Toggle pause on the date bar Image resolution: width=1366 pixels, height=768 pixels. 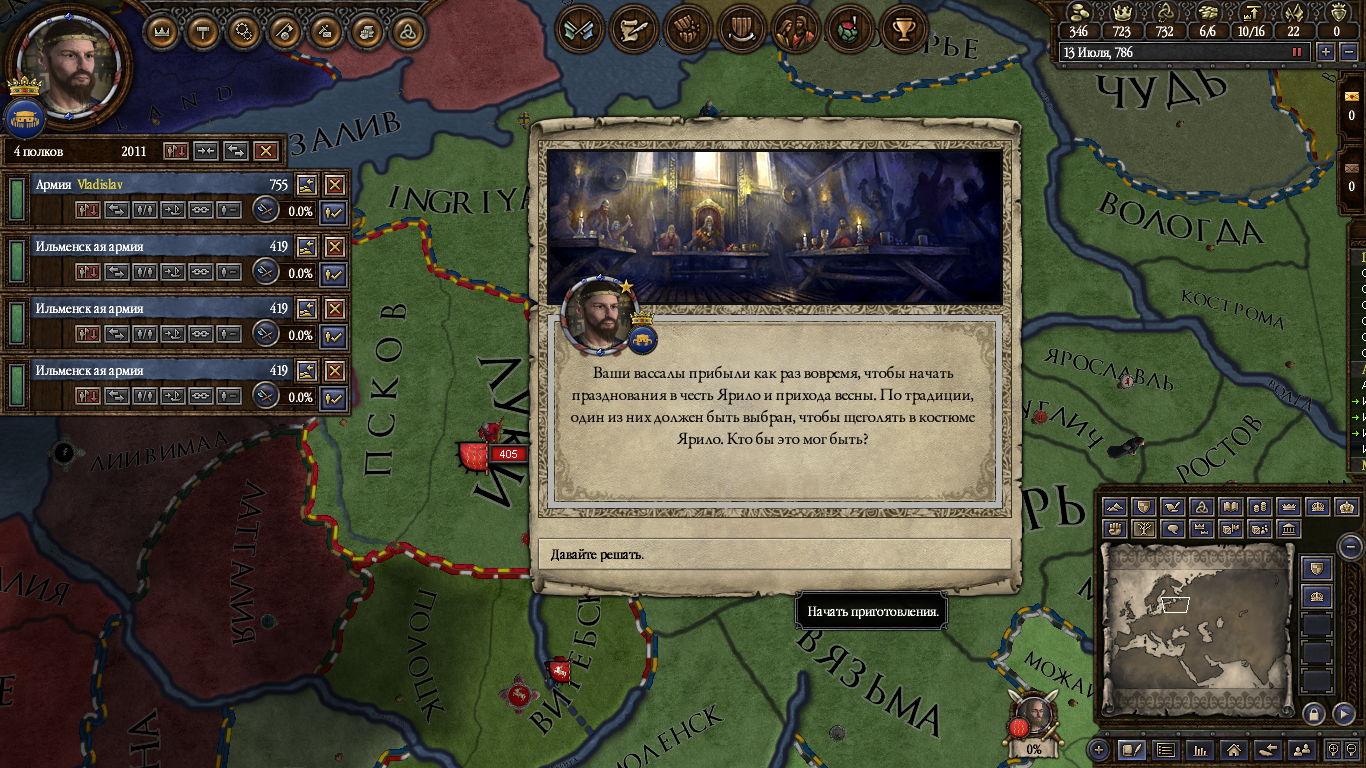click(x=1298, y=52)
